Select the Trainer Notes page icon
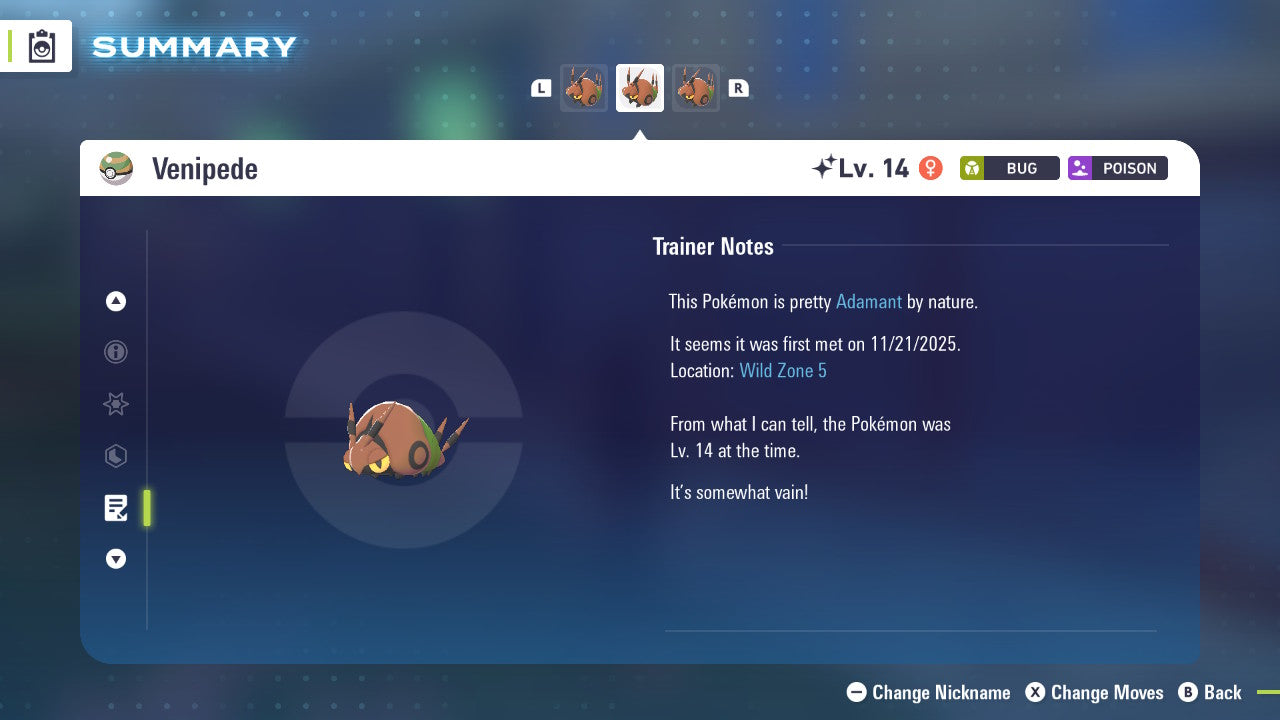 click(x=116, y=508)
